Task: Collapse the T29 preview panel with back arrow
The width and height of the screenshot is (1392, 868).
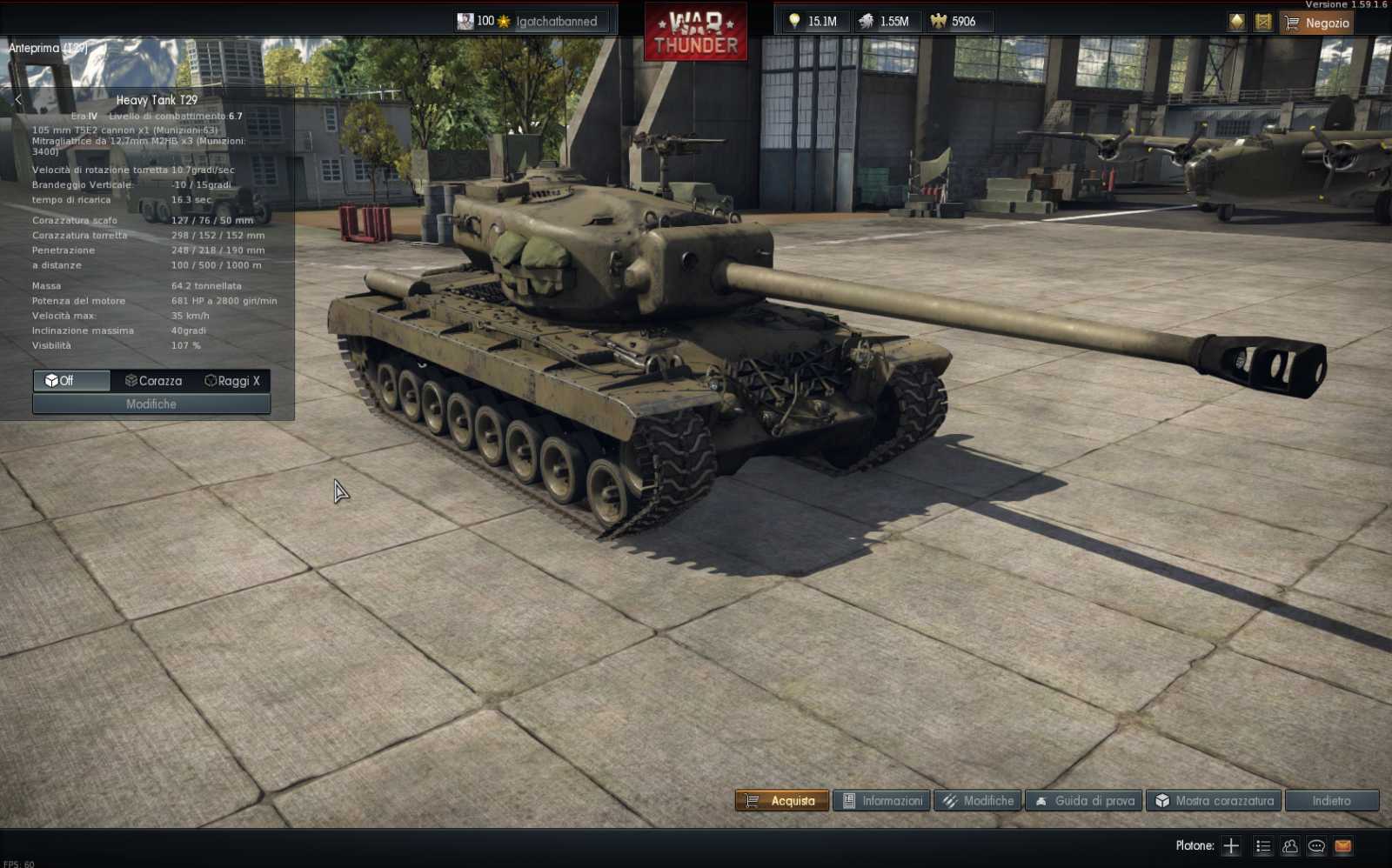Action: coord(18,99)
